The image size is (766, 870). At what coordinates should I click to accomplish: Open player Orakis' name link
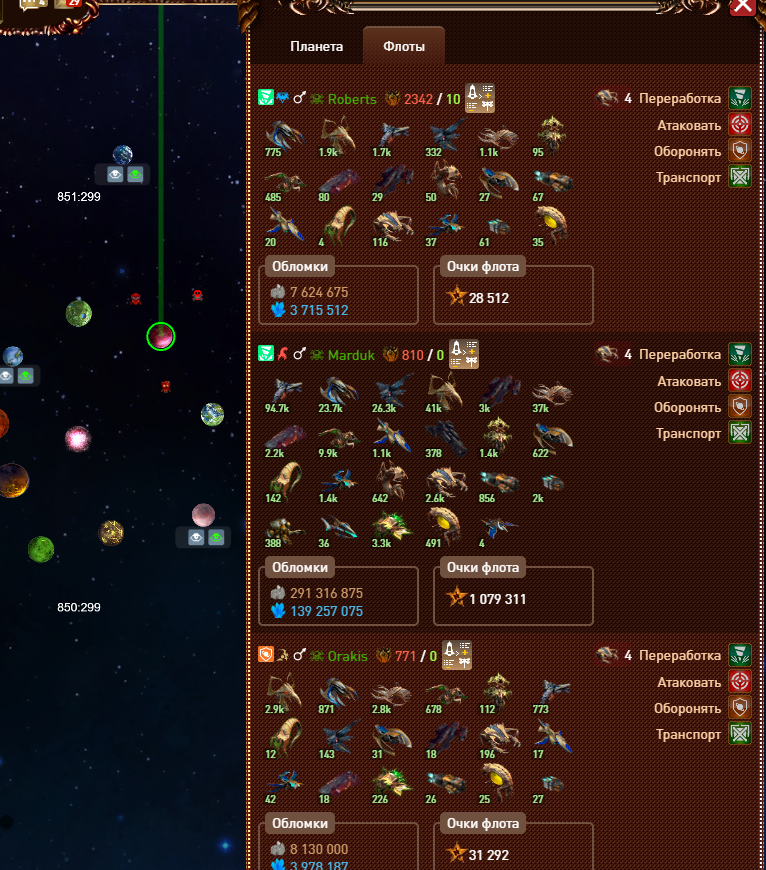[x=347, y=656]
